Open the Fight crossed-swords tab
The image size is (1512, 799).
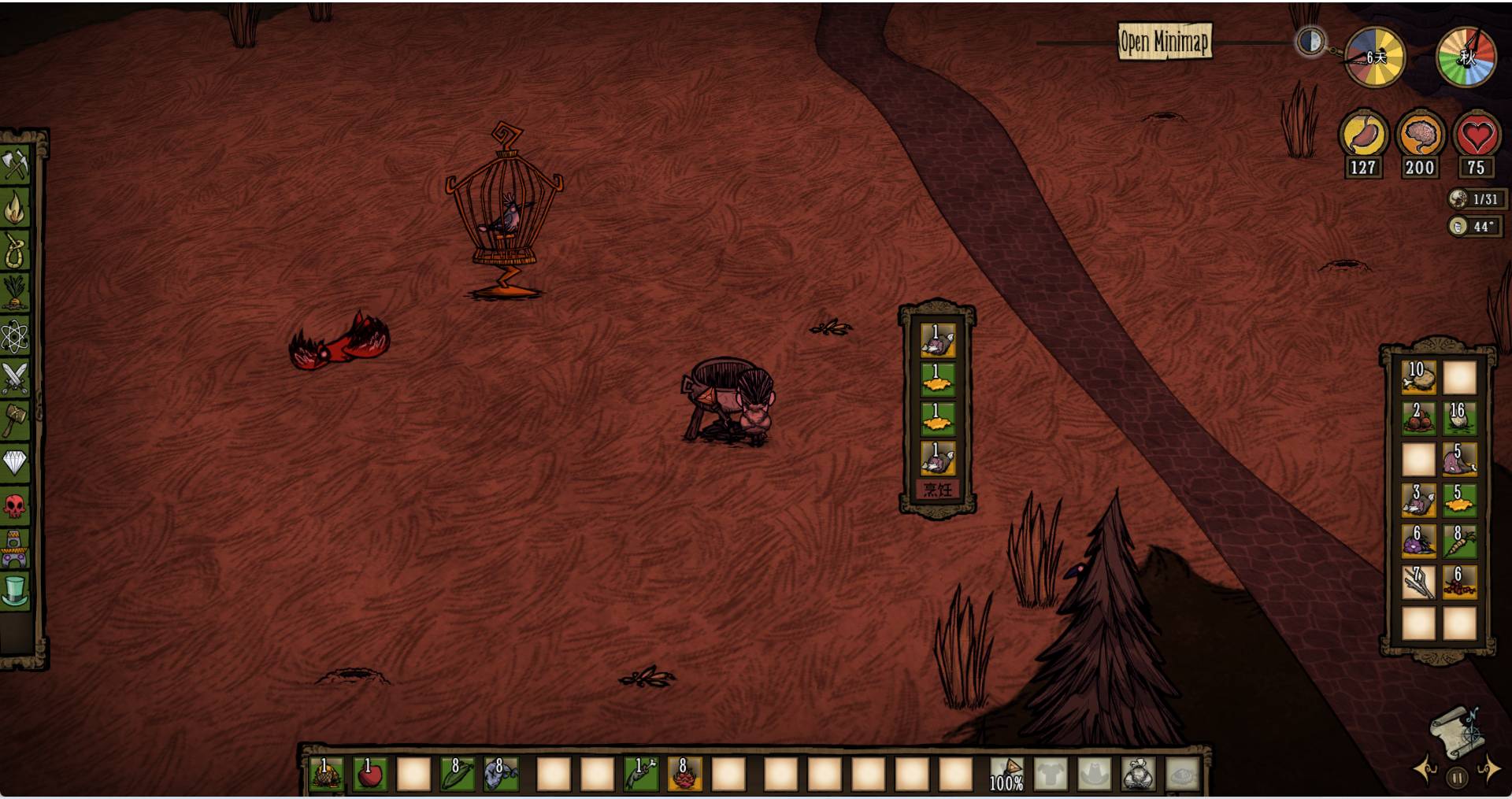pyautogui.click(x=16, y=379)
